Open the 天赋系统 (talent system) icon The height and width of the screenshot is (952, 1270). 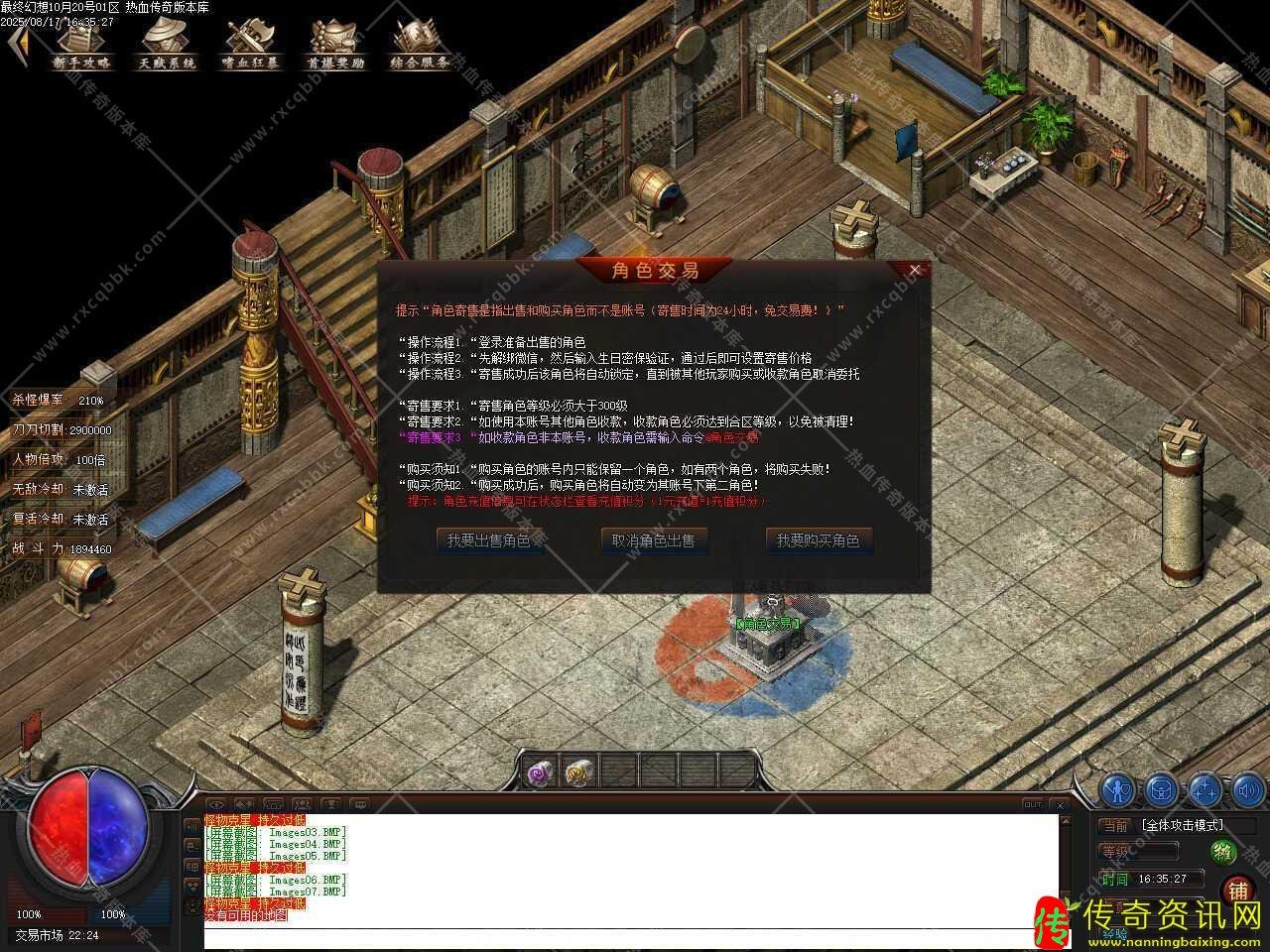click(x=167, y=45)
